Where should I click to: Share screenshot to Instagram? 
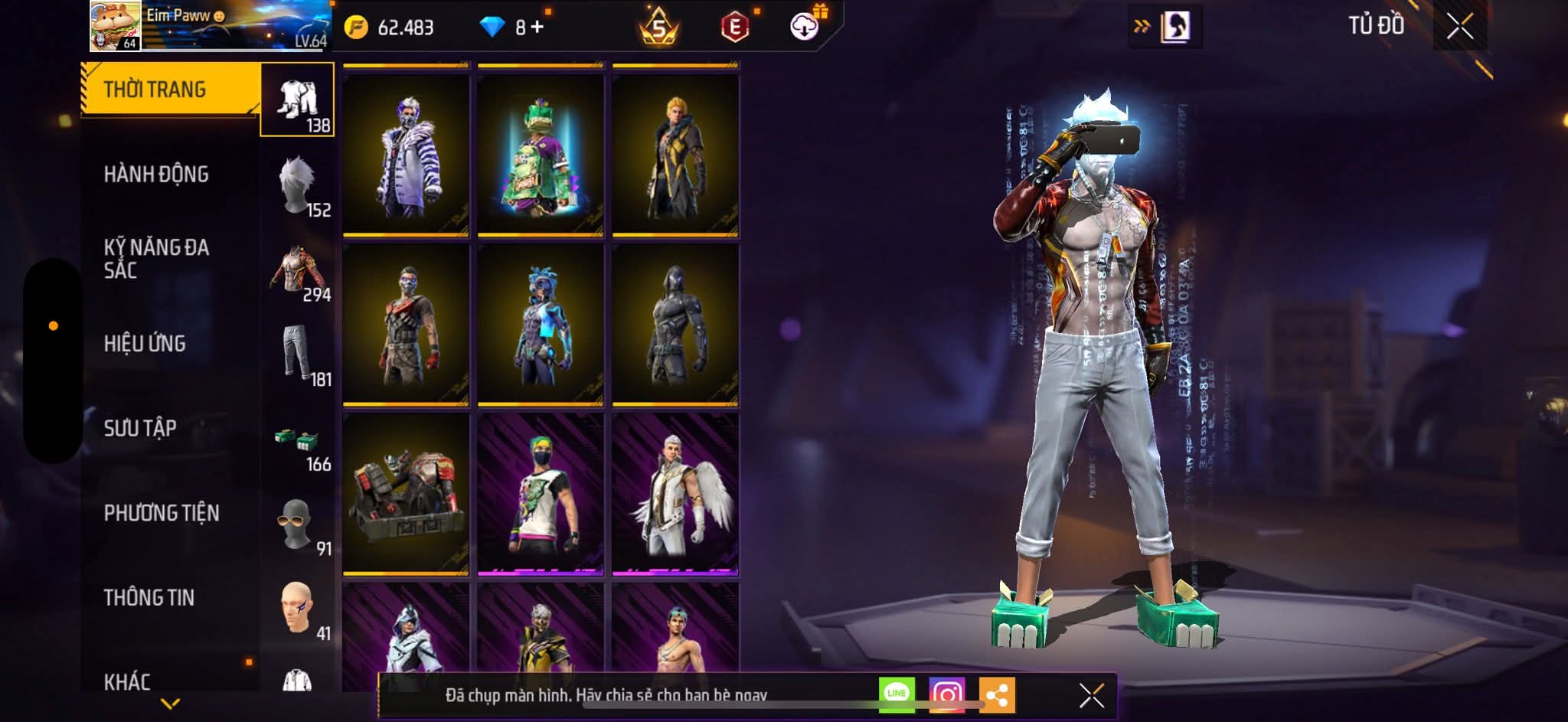click(x=947, y=694)
